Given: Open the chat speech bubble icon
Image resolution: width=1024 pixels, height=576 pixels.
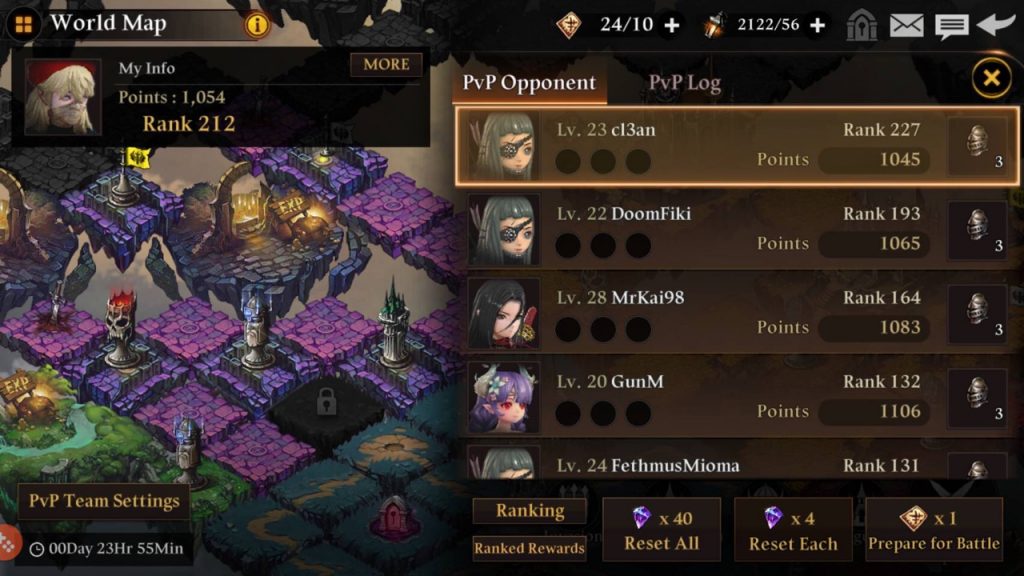Looking at the screenshot, I should [x=951, y=25].
